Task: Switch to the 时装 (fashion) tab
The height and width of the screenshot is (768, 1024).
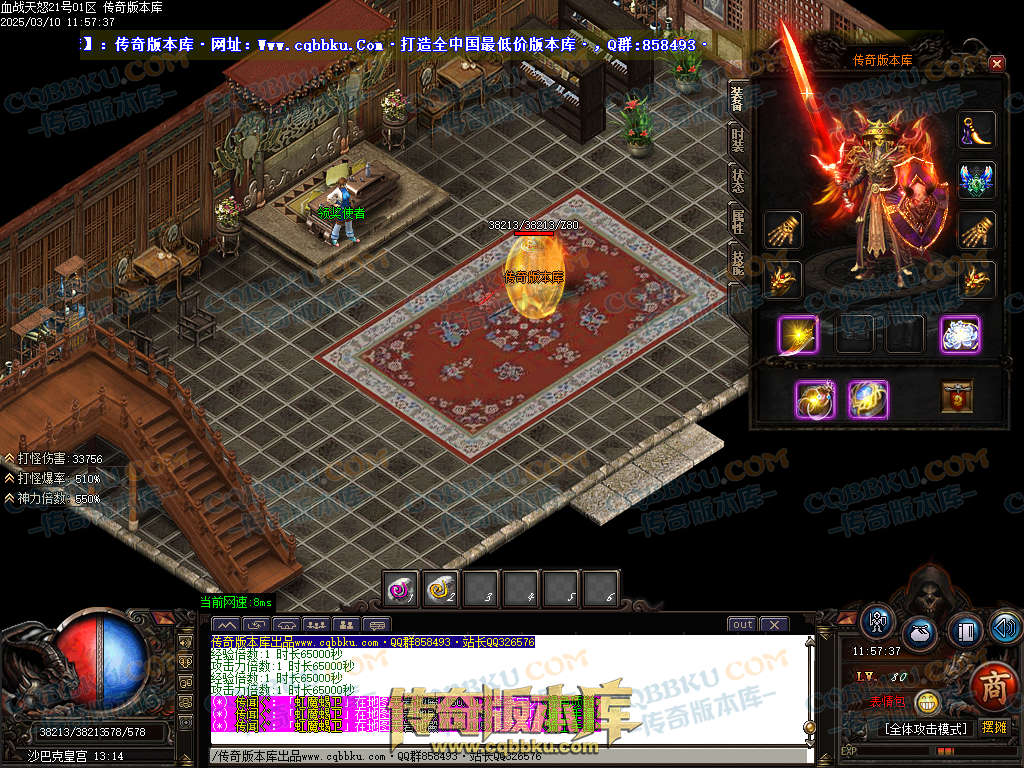Action: pyautogui.click(x=737, y=139)
